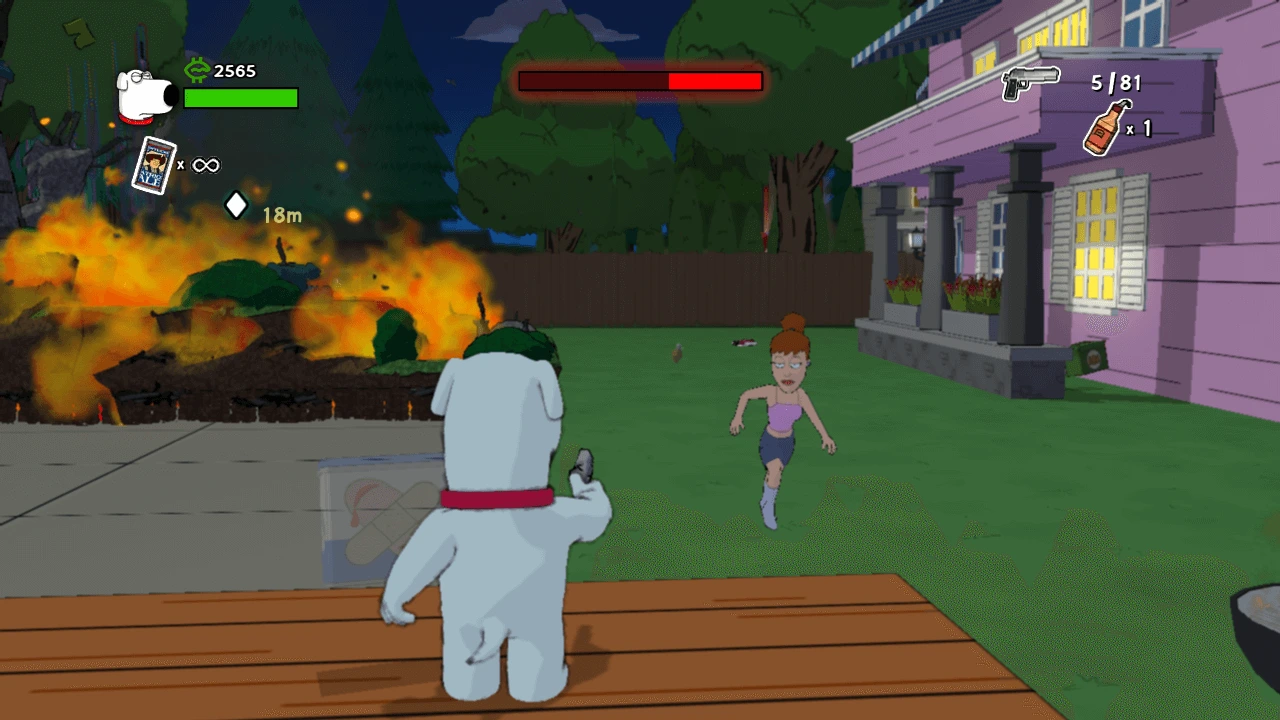Image resolution: width=1280 pixels, height=720 pixels.
Task: Select the pistol weapon icon
Action: click(x=1028, y=77)
